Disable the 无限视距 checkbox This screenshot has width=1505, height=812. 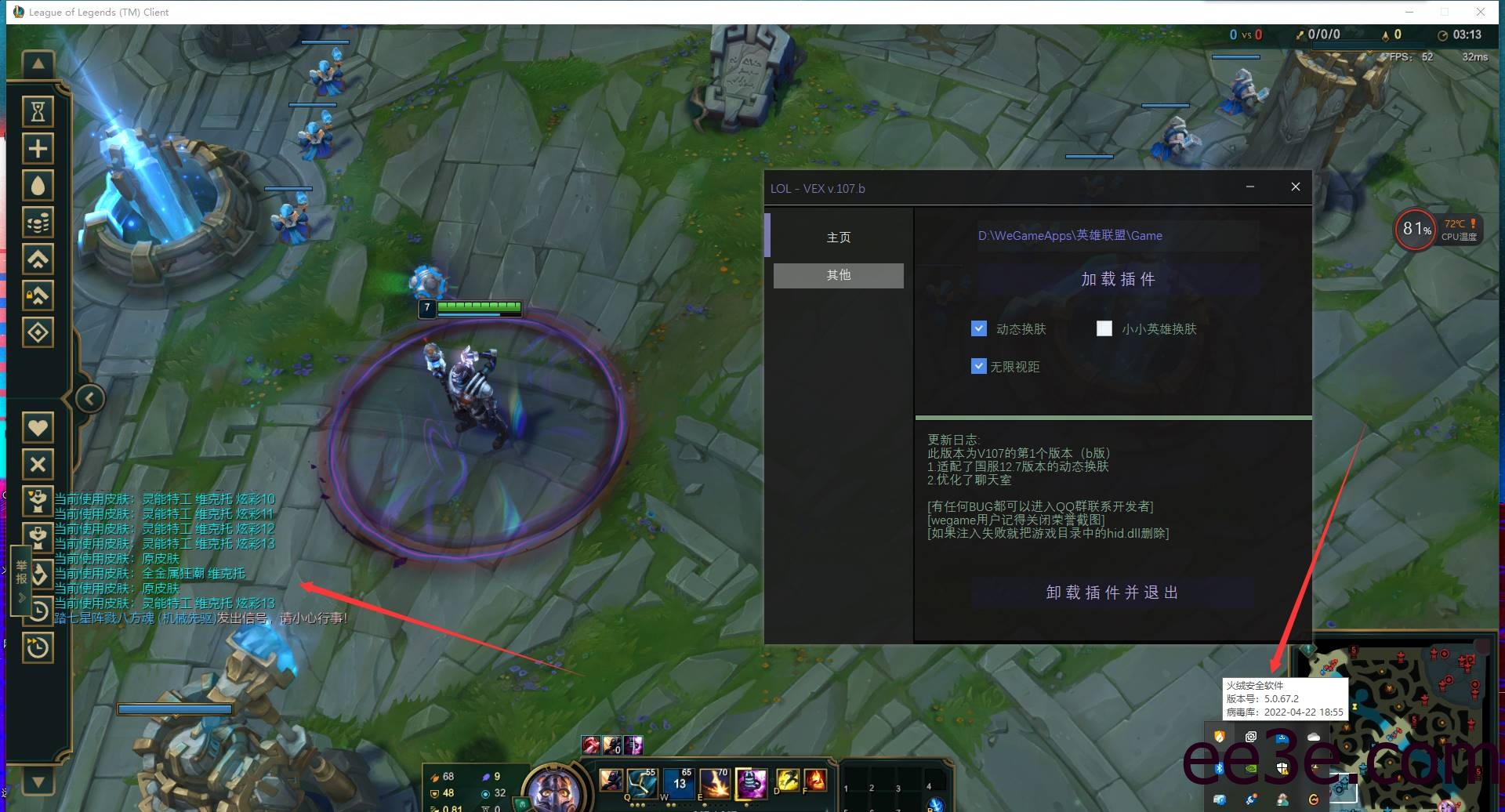978,365
